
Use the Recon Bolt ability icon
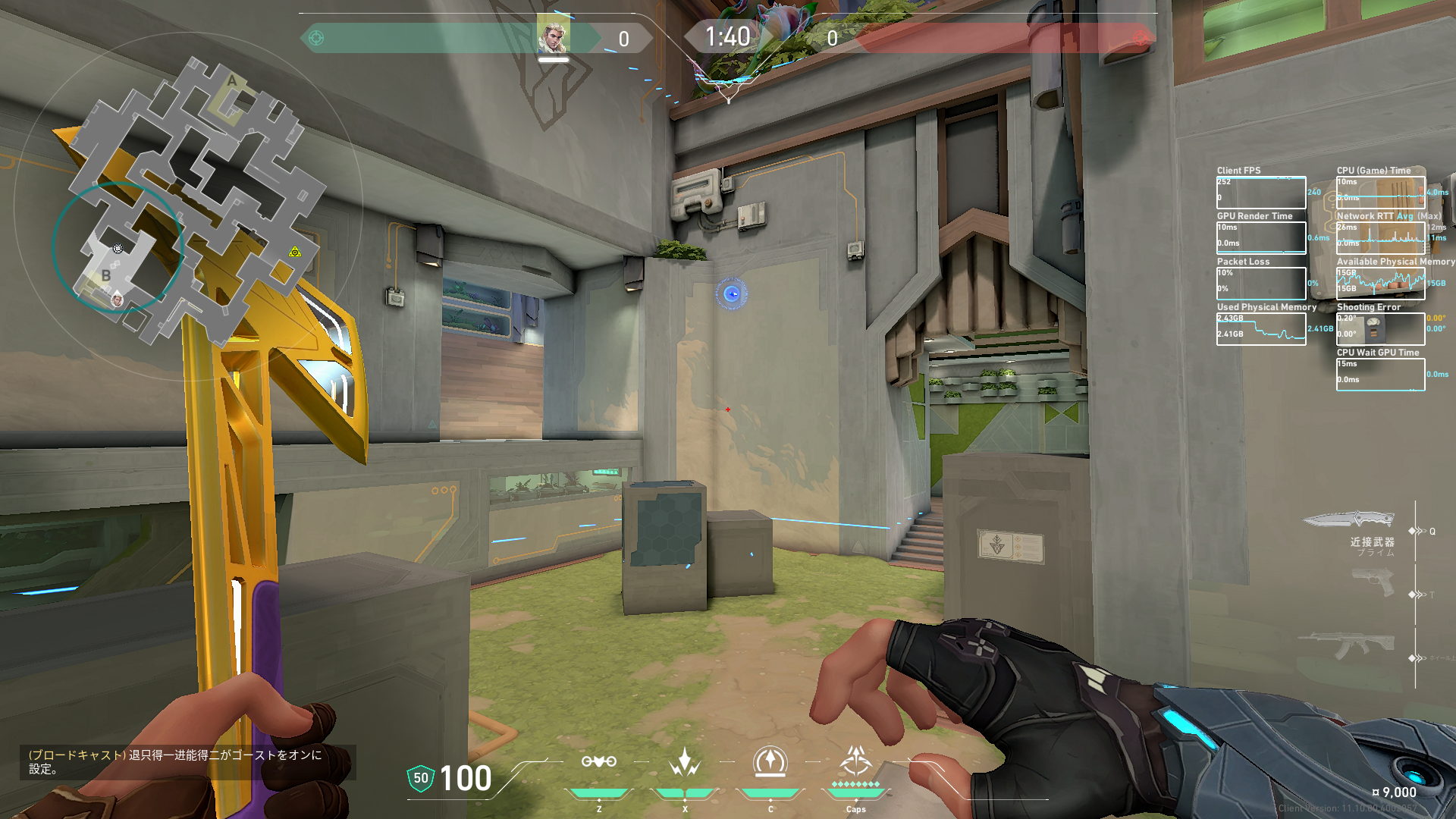[x=770, y=762]
